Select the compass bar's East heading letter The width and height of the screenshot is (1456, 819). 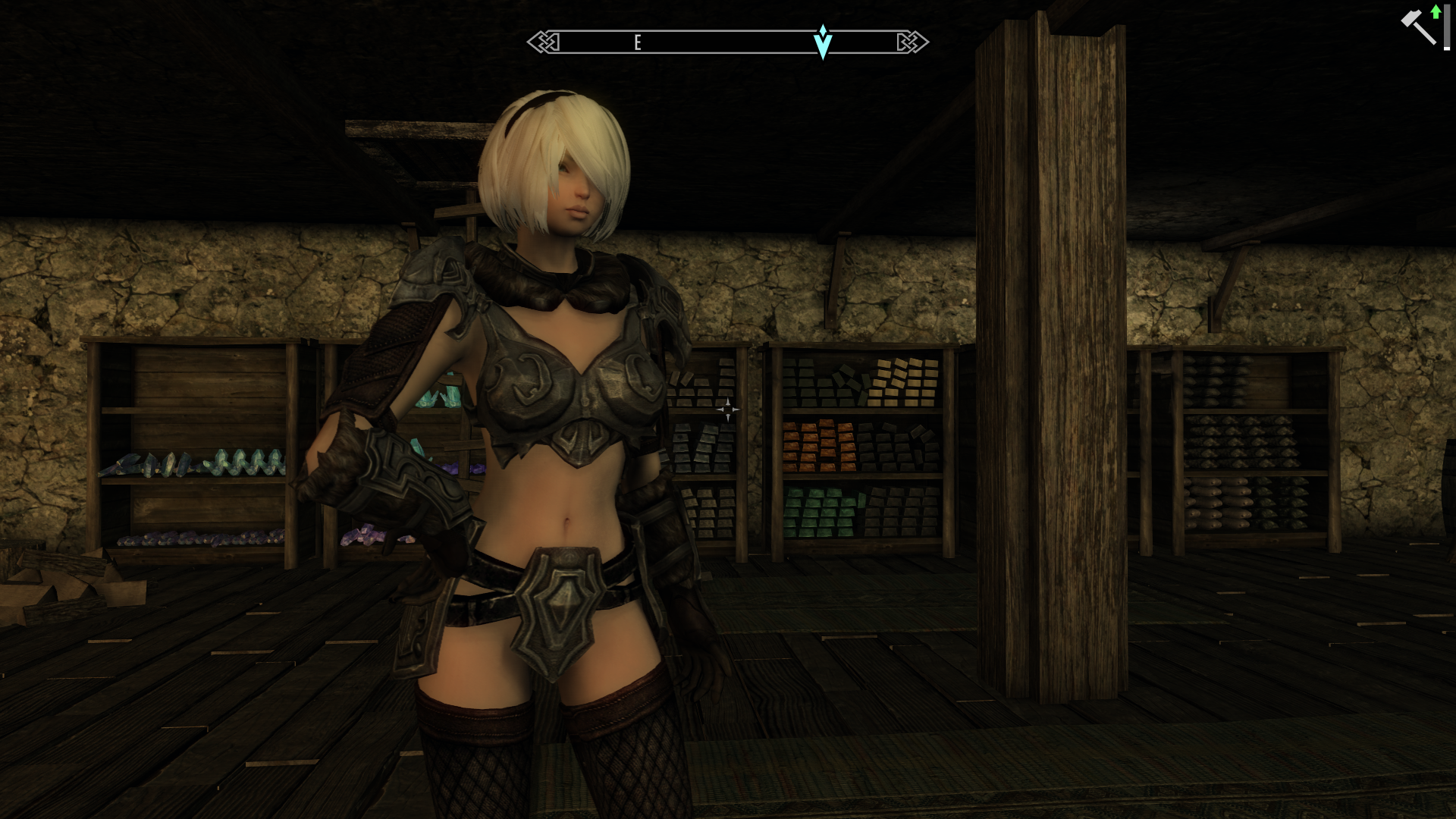[x=638, y=43]
